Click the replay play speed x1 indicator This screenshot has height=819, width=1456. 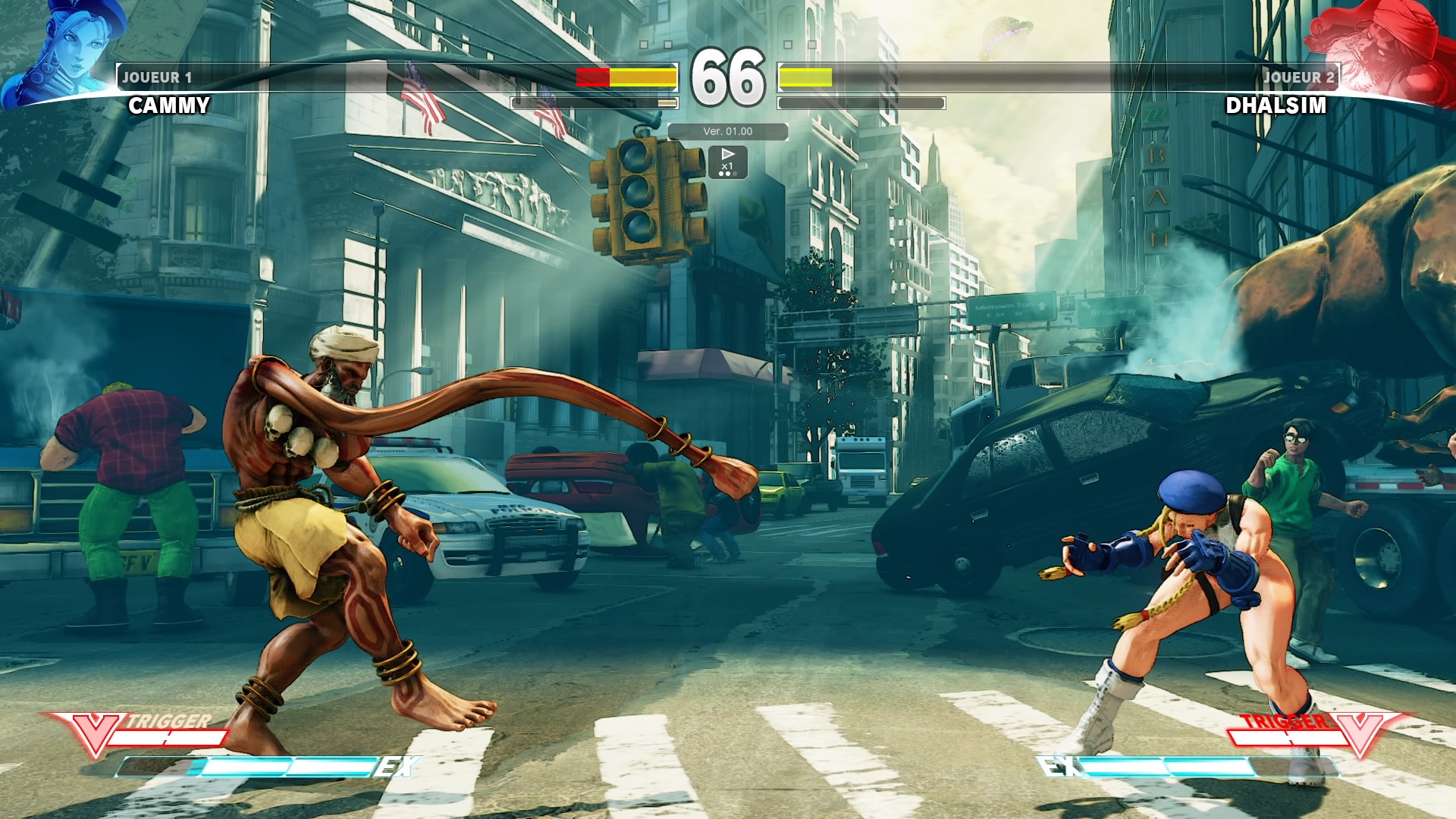(x=727, y=162)
